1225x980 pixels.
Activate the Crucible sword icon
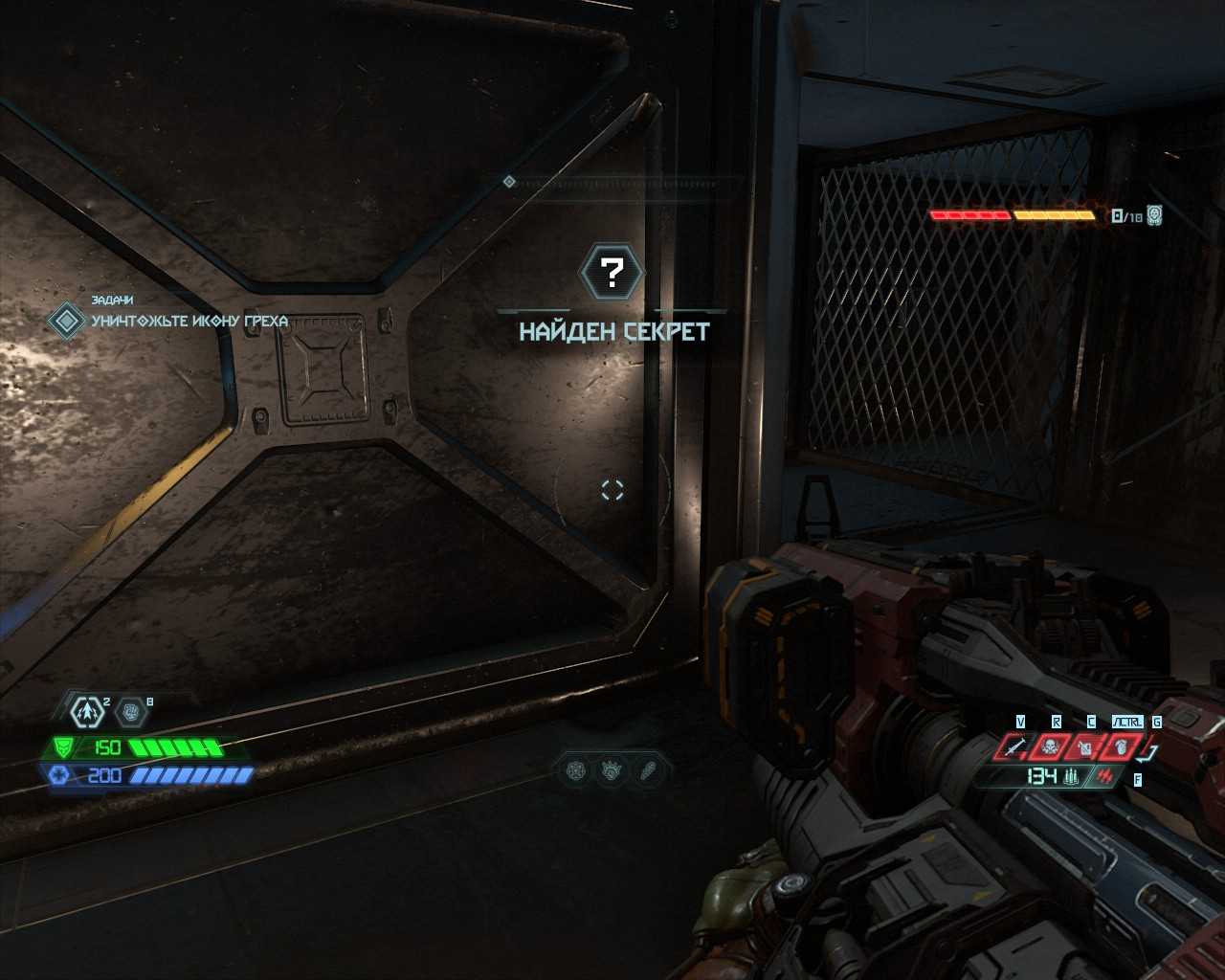1015,746
